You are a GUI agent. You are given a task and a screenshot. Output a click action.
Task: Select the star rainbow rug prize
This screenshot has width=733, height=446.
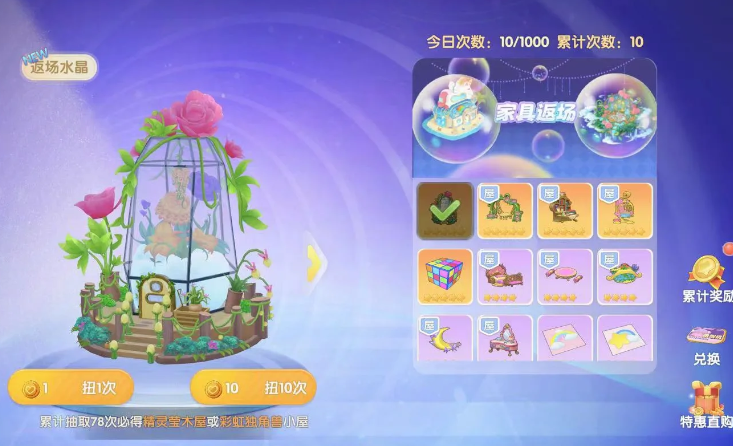coord(624,340)
